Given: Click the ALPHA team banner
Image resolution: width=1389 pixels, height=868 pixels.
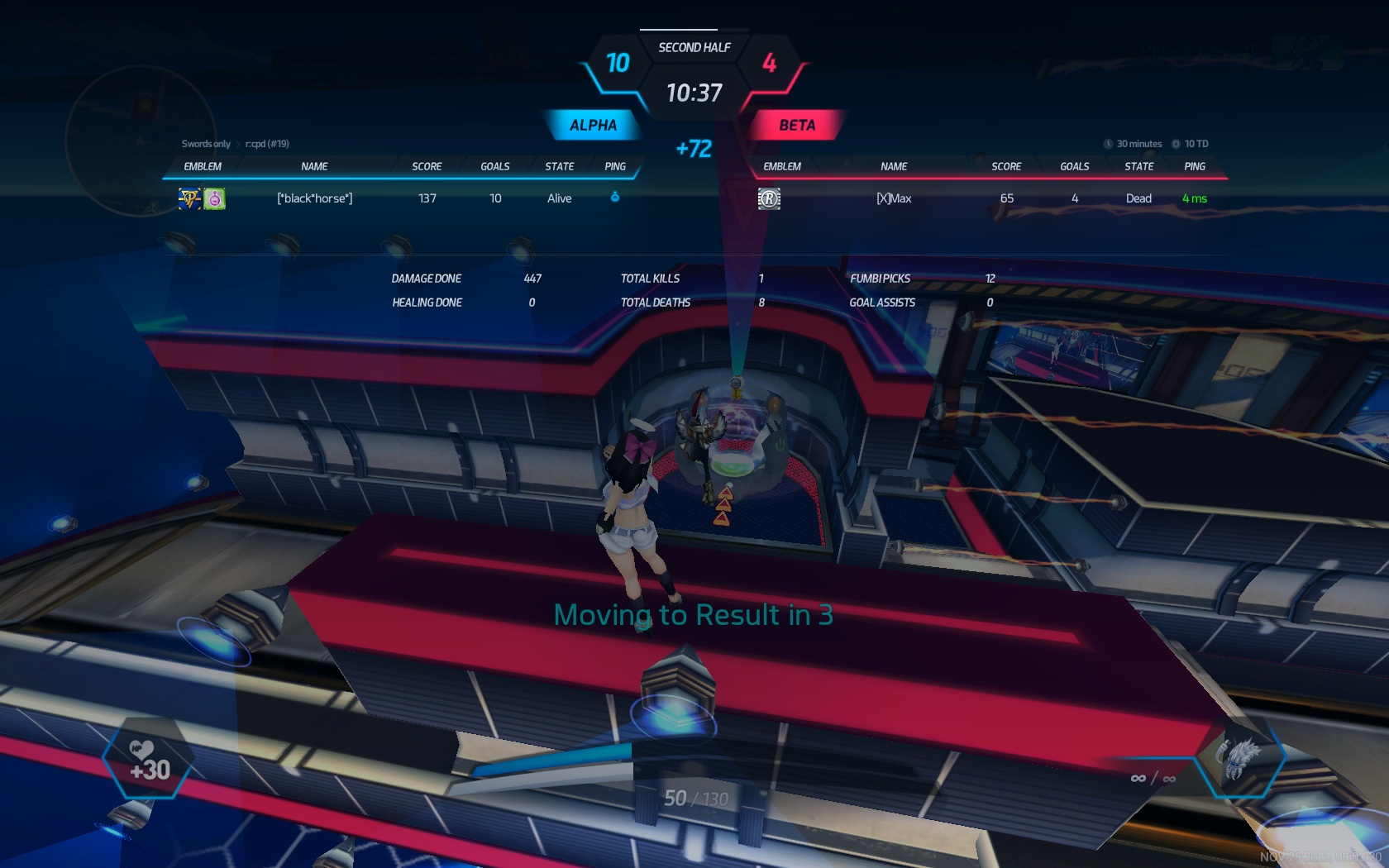Looking at the screenshot, I should (x=593, y=126).
